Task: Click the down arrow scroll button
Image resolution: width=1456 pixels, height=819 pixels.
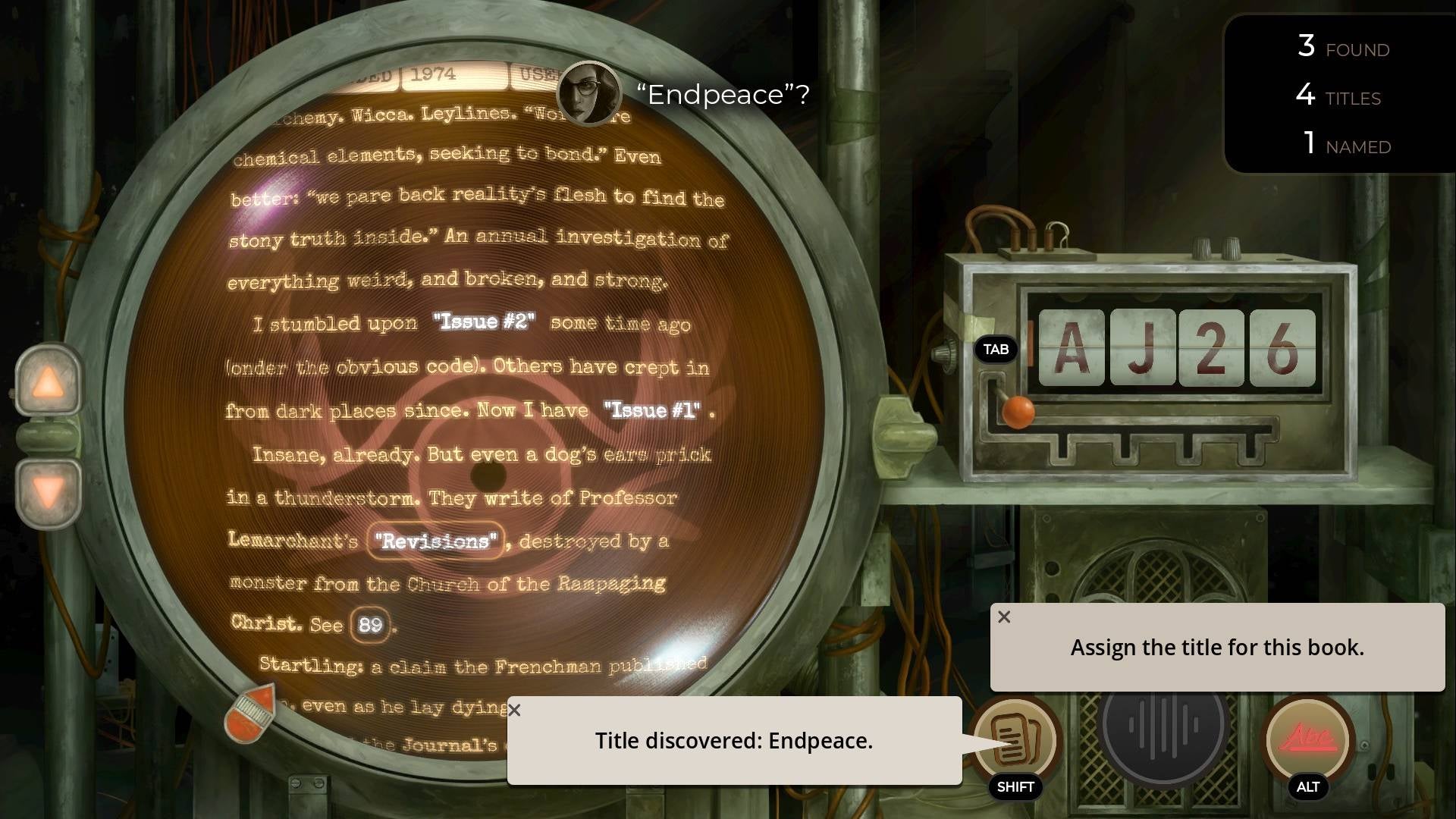Action: [49, 493]
